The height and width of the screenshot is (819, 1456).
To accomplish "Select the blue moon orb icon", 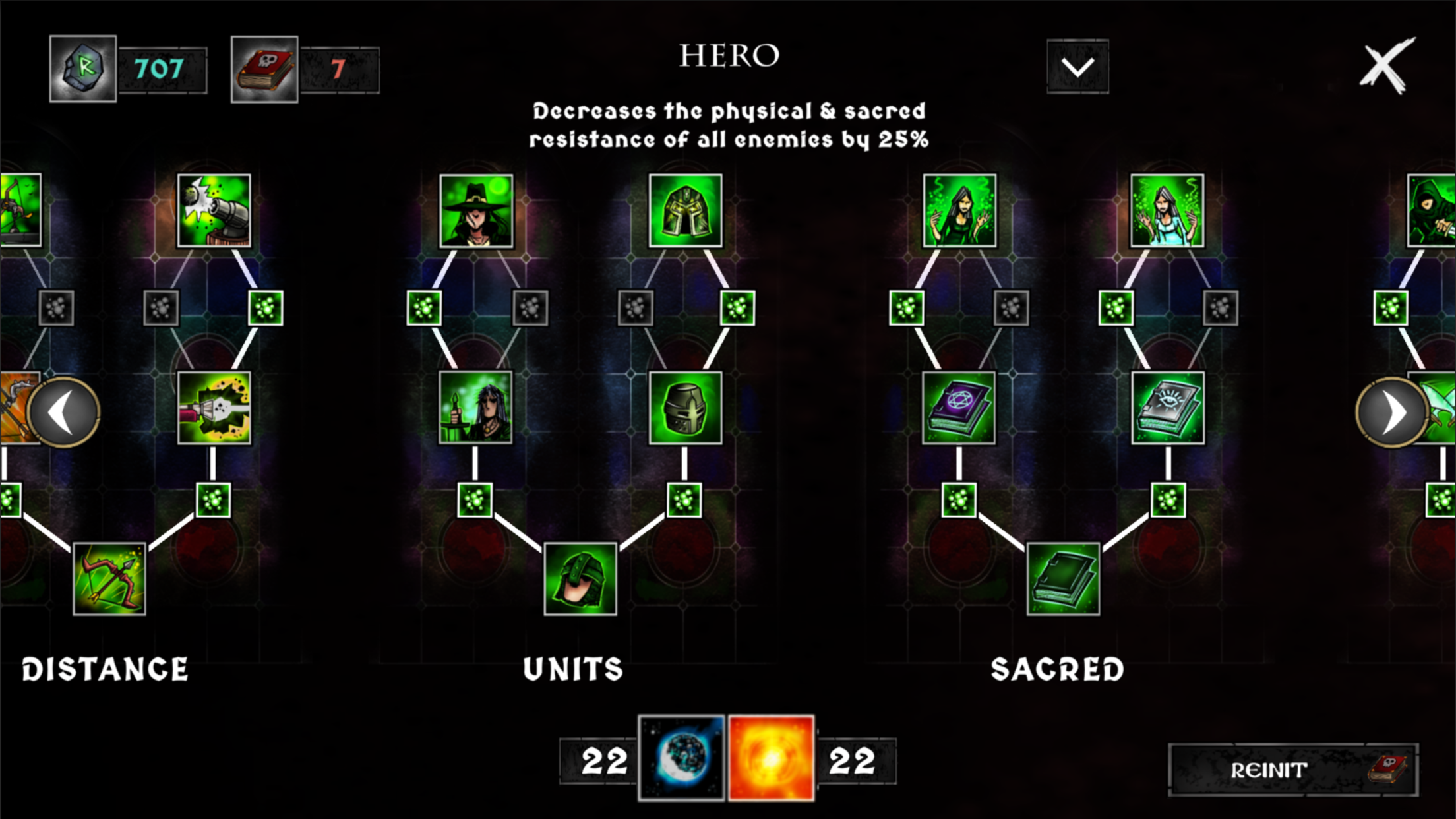I will coord(682,758).
